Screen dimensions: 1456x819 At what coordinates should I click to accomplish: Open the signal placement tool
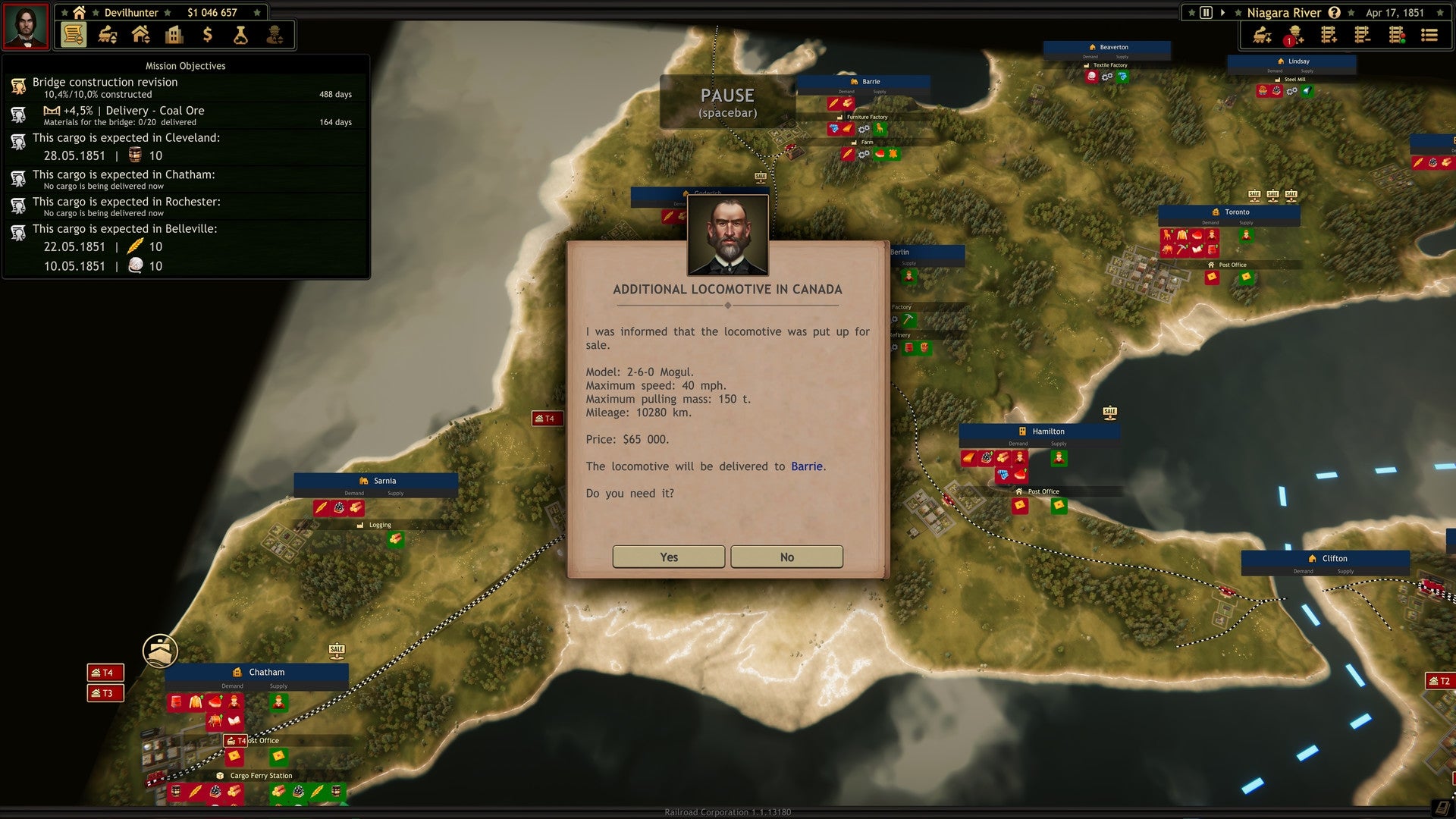pyautogui.click(x=1396, y=34)
